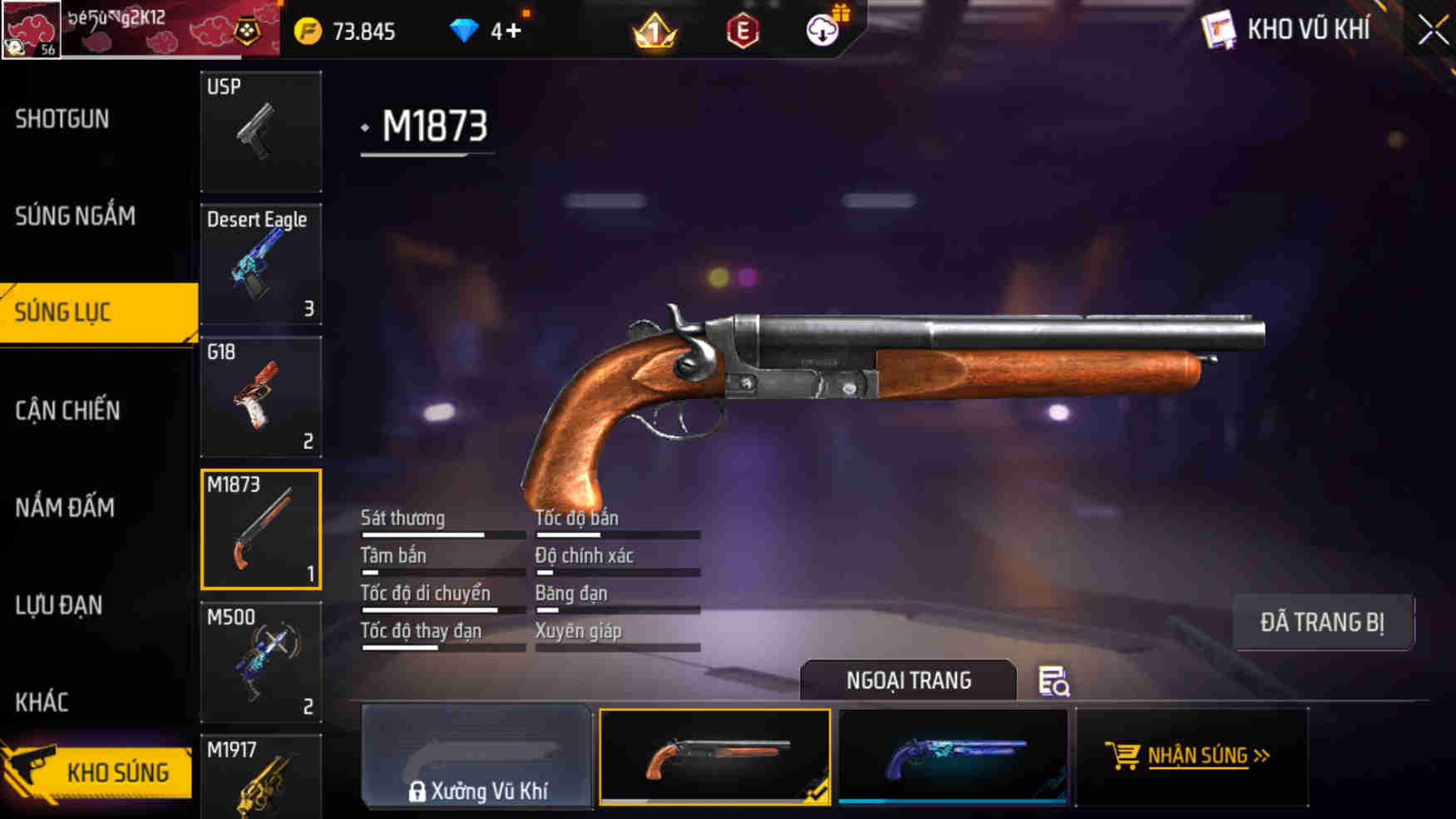The image size is (1456, 819).
Task: Switch to the NGOẠI TRANG tab
Action: pyautogui.click(x=908, y=679)
